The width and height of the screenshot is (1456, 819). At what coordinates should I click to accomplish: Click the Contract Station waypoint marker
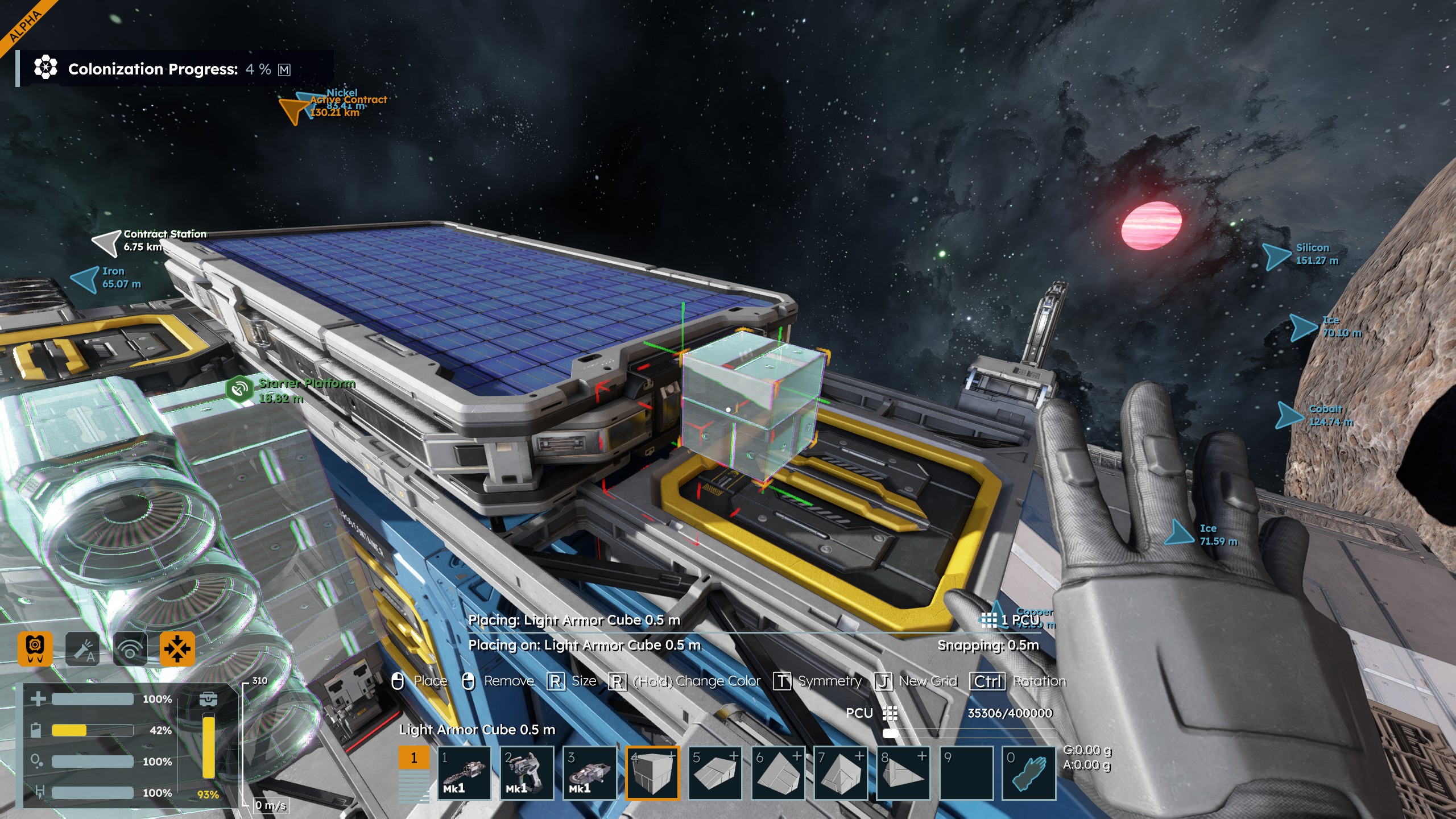coord(106,242)
